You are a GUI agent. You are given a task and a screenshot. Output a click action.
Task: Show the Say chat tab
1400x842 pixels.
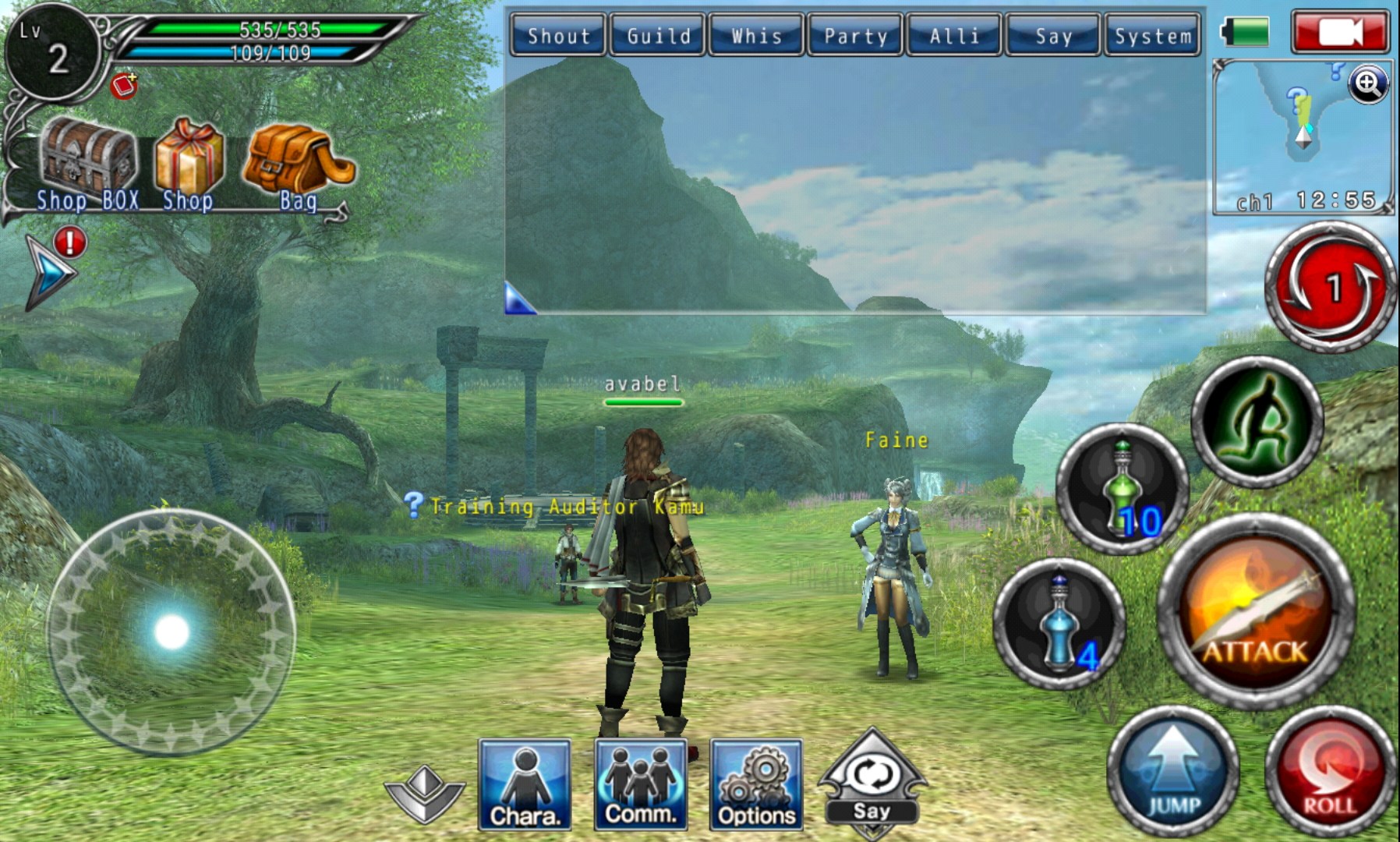click(1053, 36)
